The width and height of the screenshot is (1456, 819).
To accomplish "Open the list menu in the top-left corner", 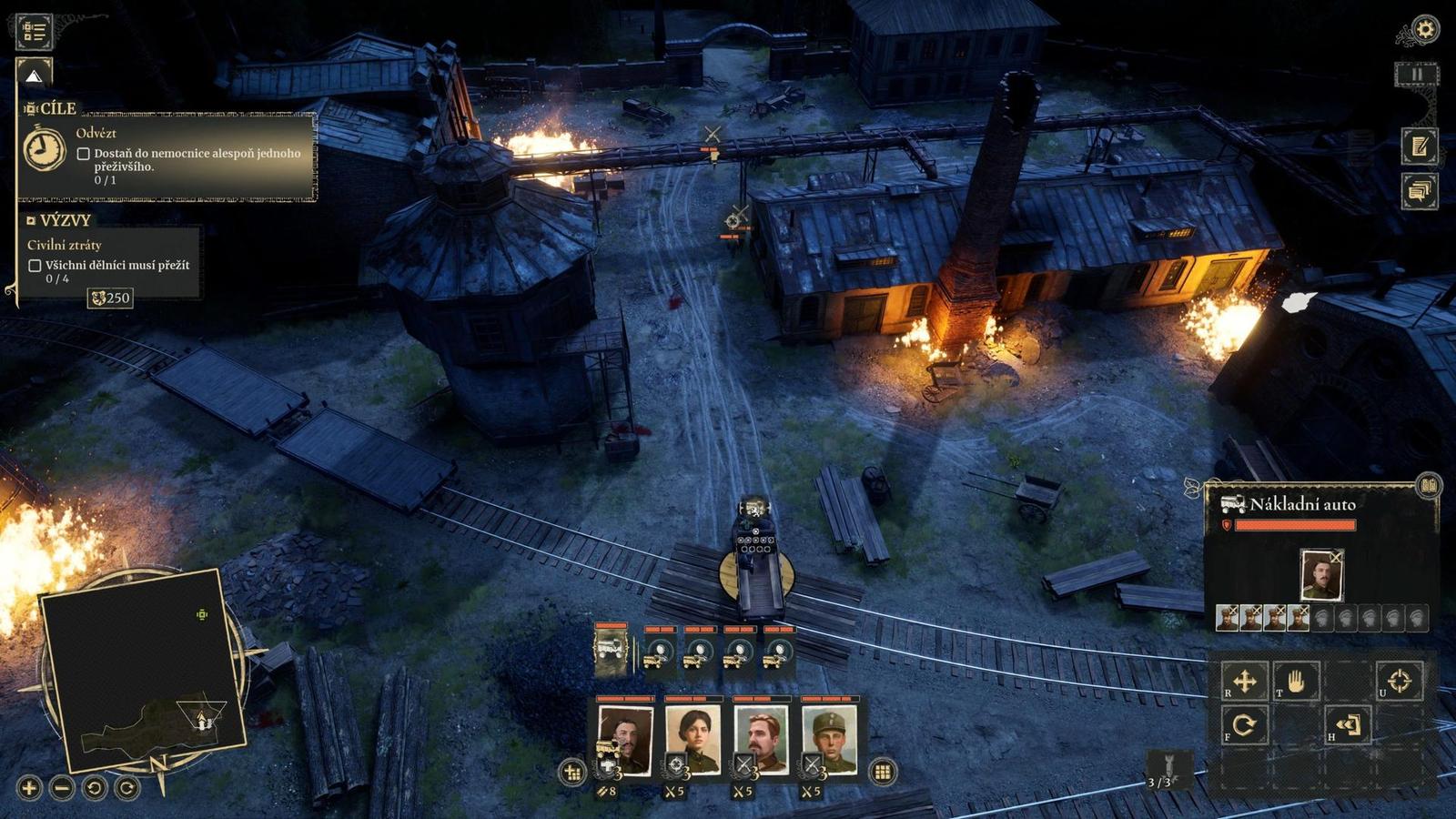I will (35, 31).
